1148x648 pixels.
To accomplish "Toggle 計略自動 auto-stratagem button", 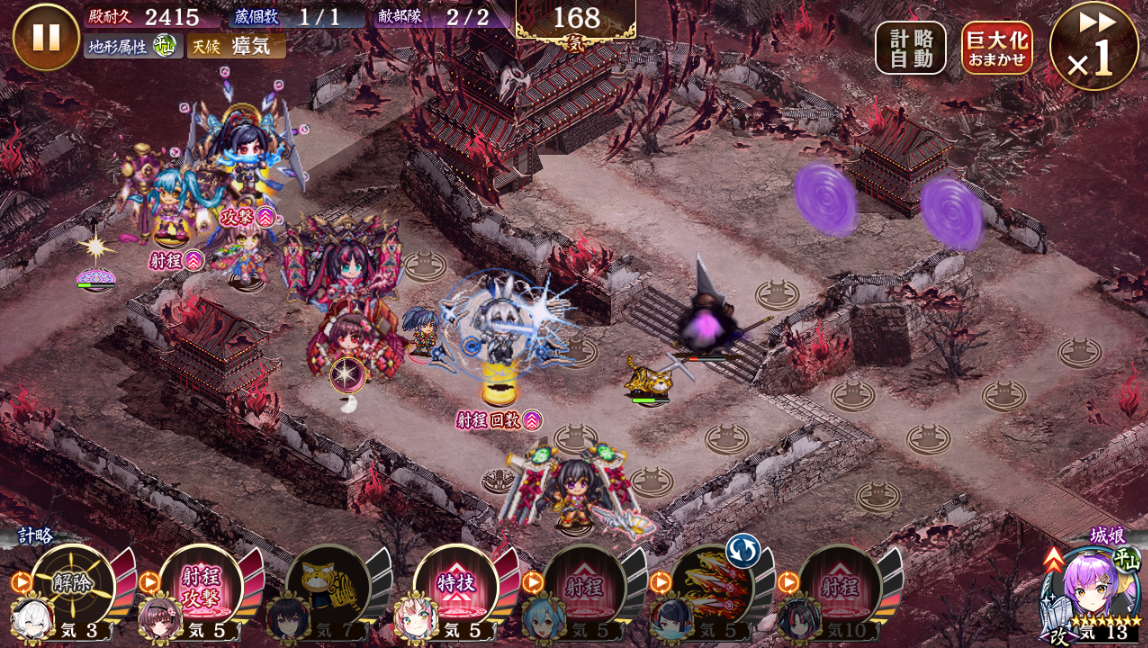I will click(x=910, y=48).
